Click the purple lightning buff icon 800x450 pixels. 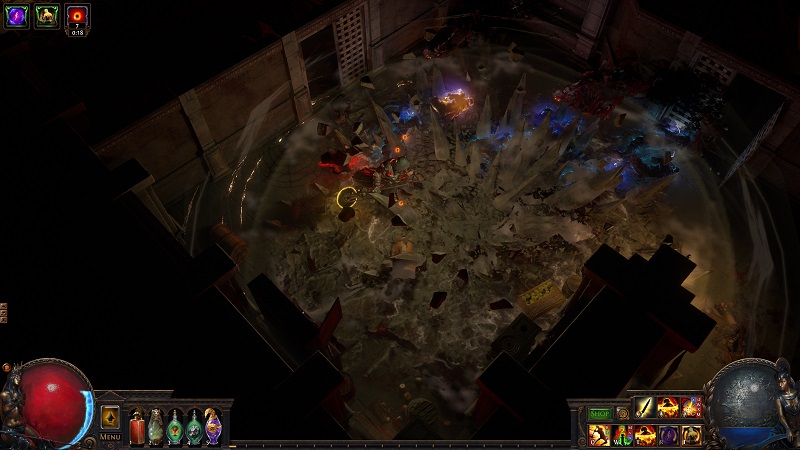16,16
